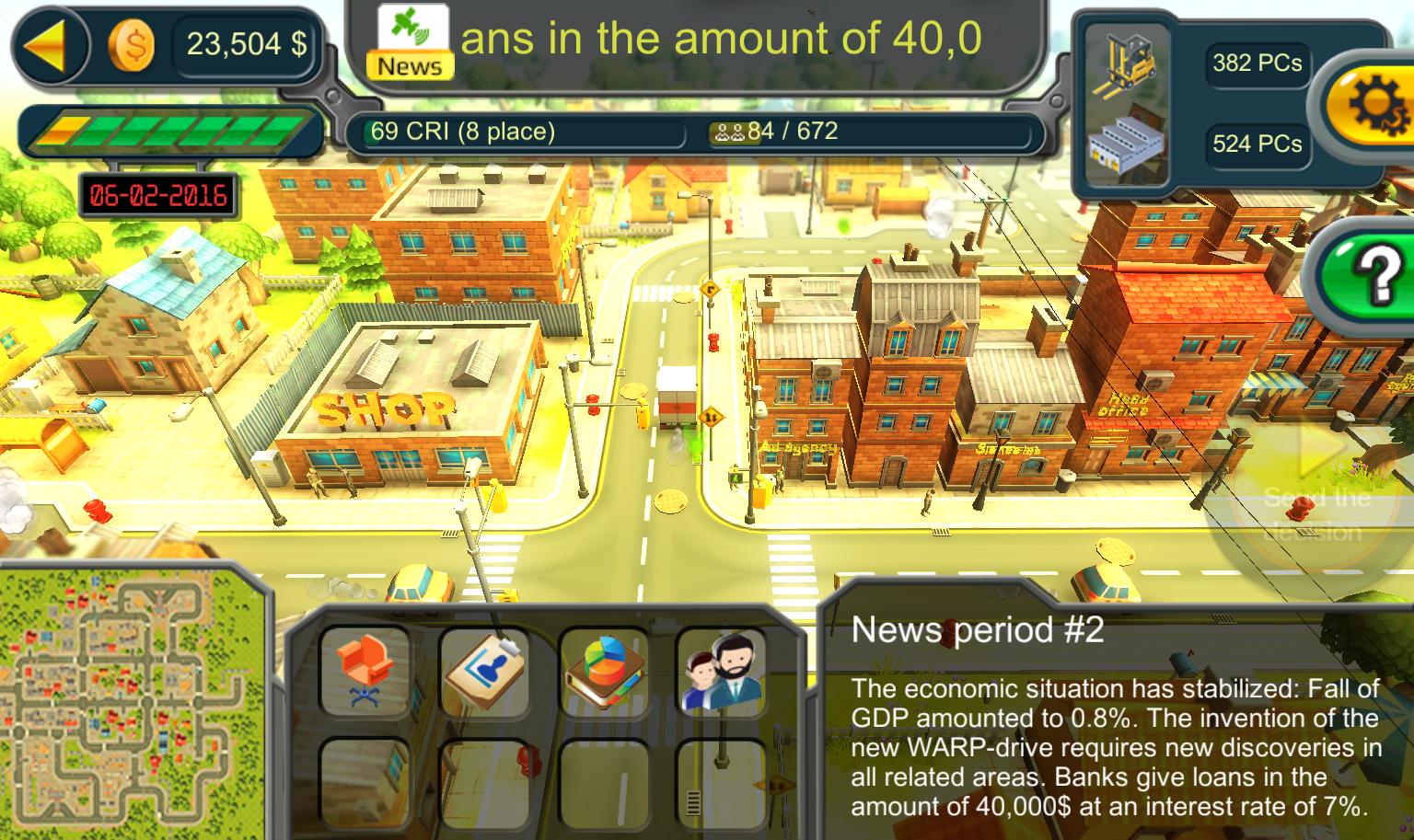Image resolution: width=1414 pixels, height=840 pixels.
Task: Expand the 382 PCs counter panel
Action: (1257, 63)
